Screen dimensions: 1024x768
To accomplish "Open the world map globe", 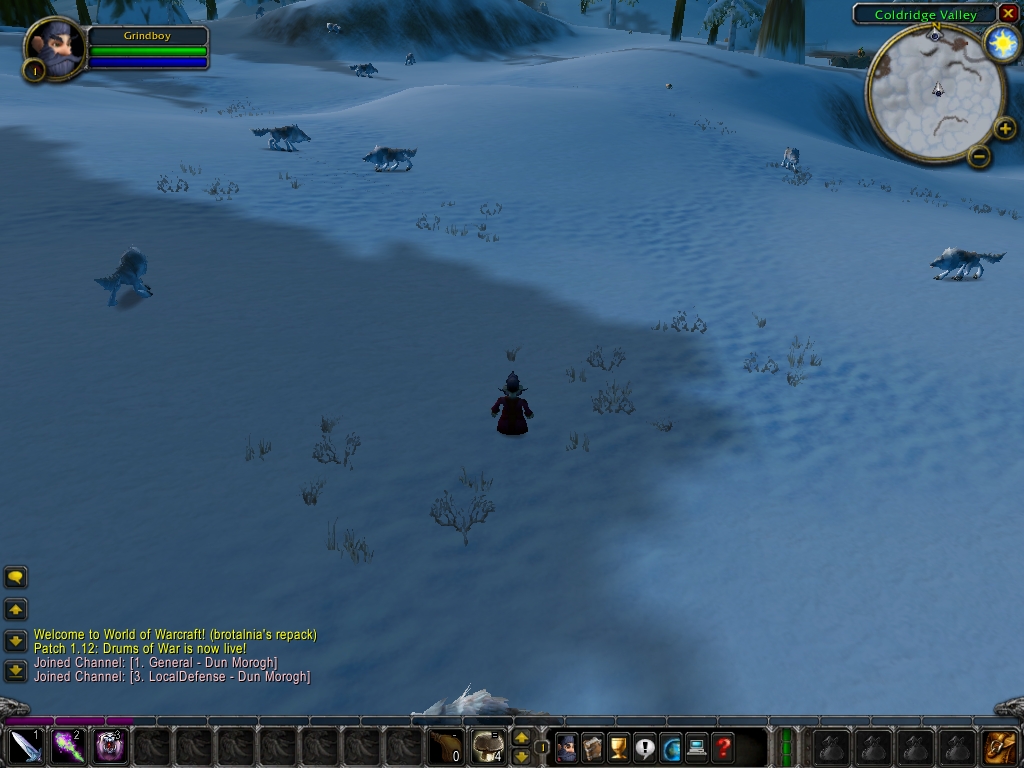I will [x=671, y=747].
